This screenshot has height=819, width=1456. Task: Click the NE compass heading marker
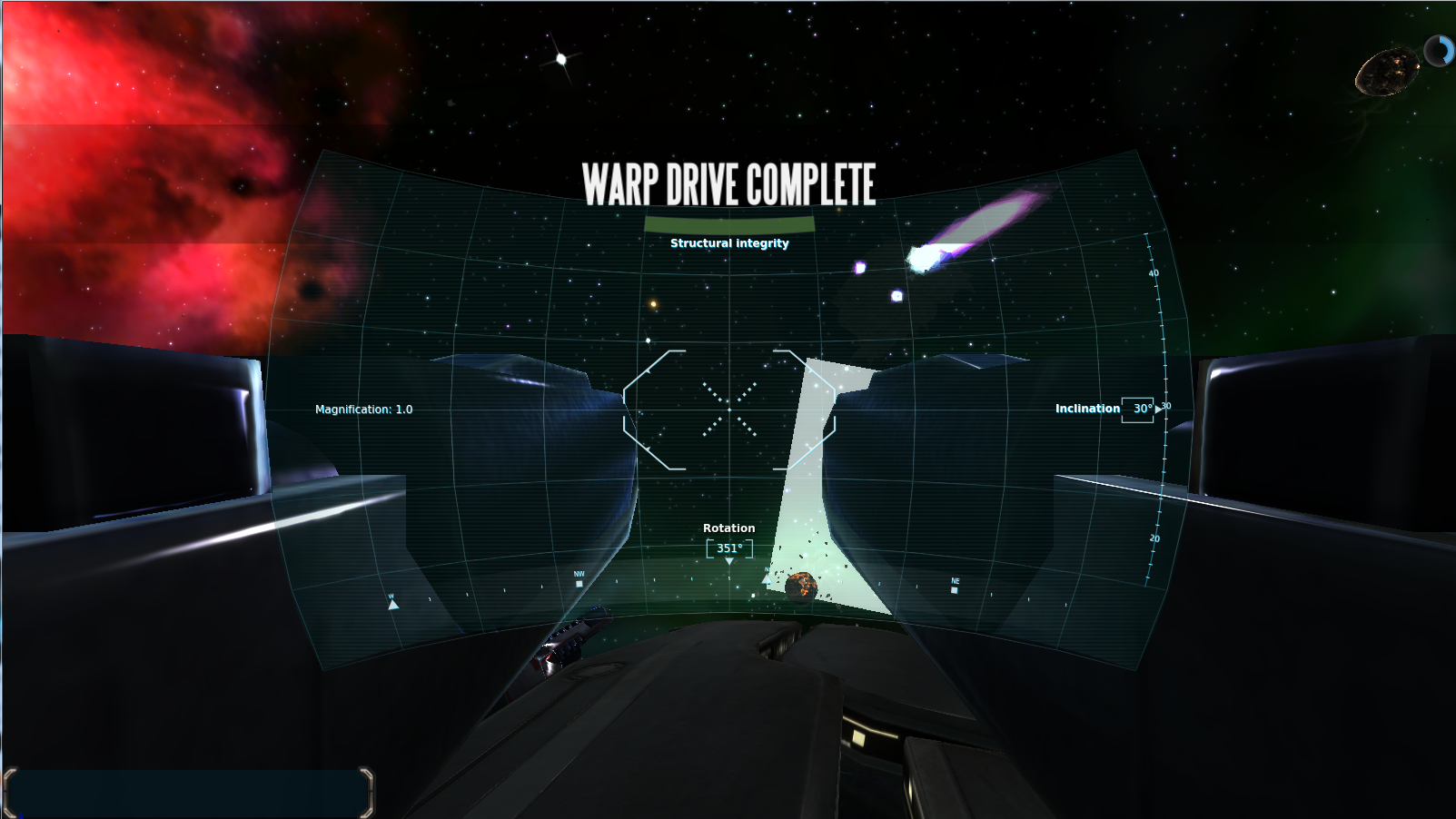(955, 588)
